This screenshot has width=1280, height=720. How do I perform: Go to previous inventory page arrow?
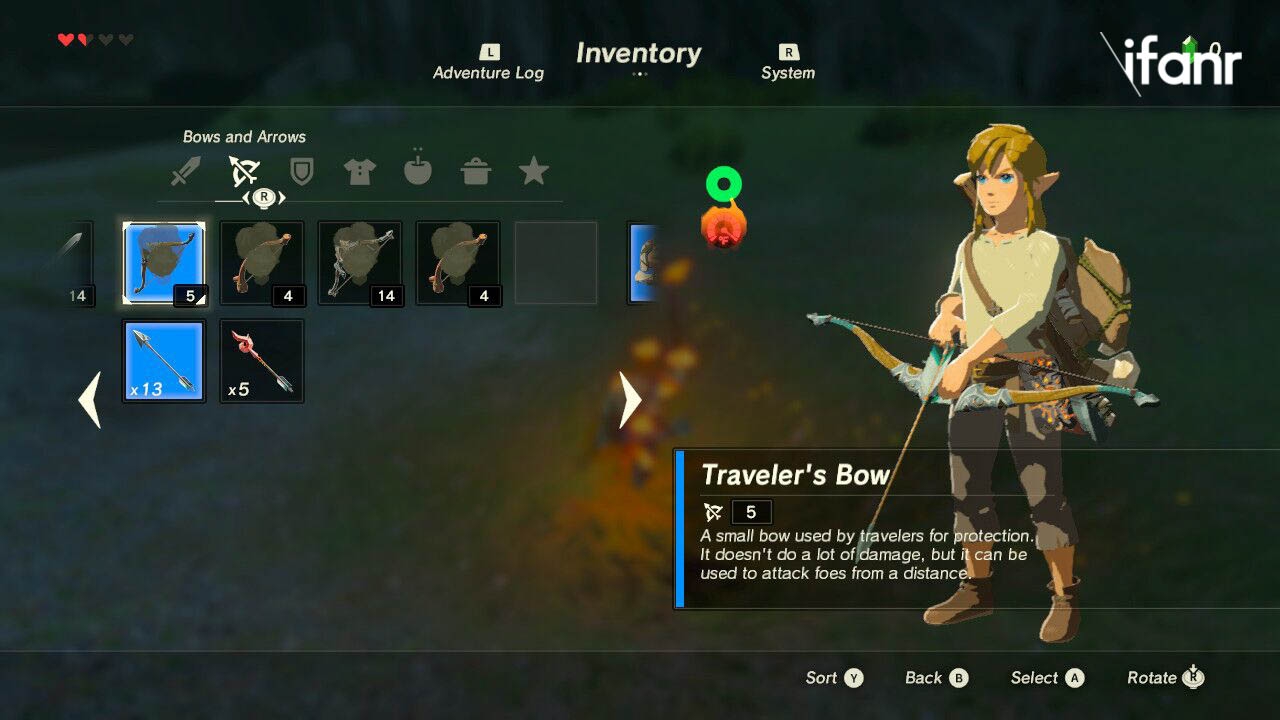[x=90, y=400]
